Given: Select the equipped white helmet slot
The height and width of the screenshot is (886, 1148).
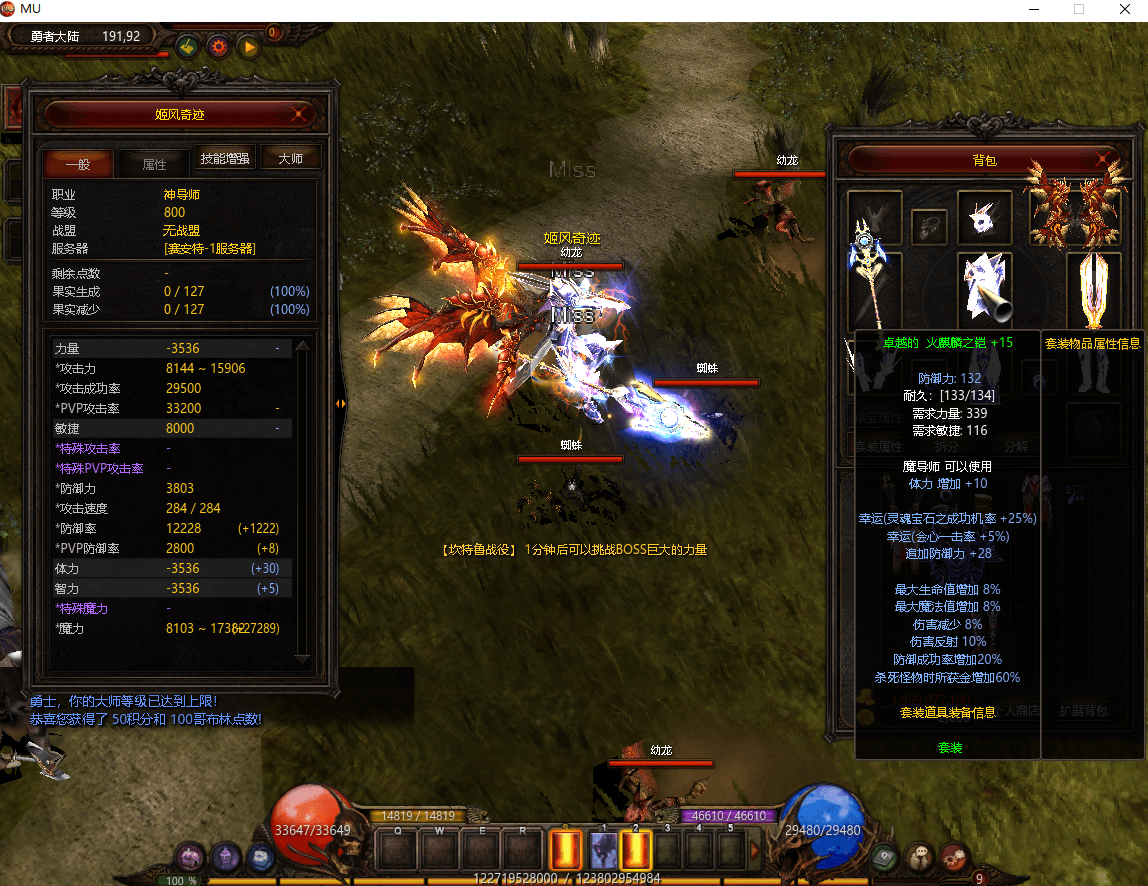Looking at the screenshot, I should [x=985, y=216].
